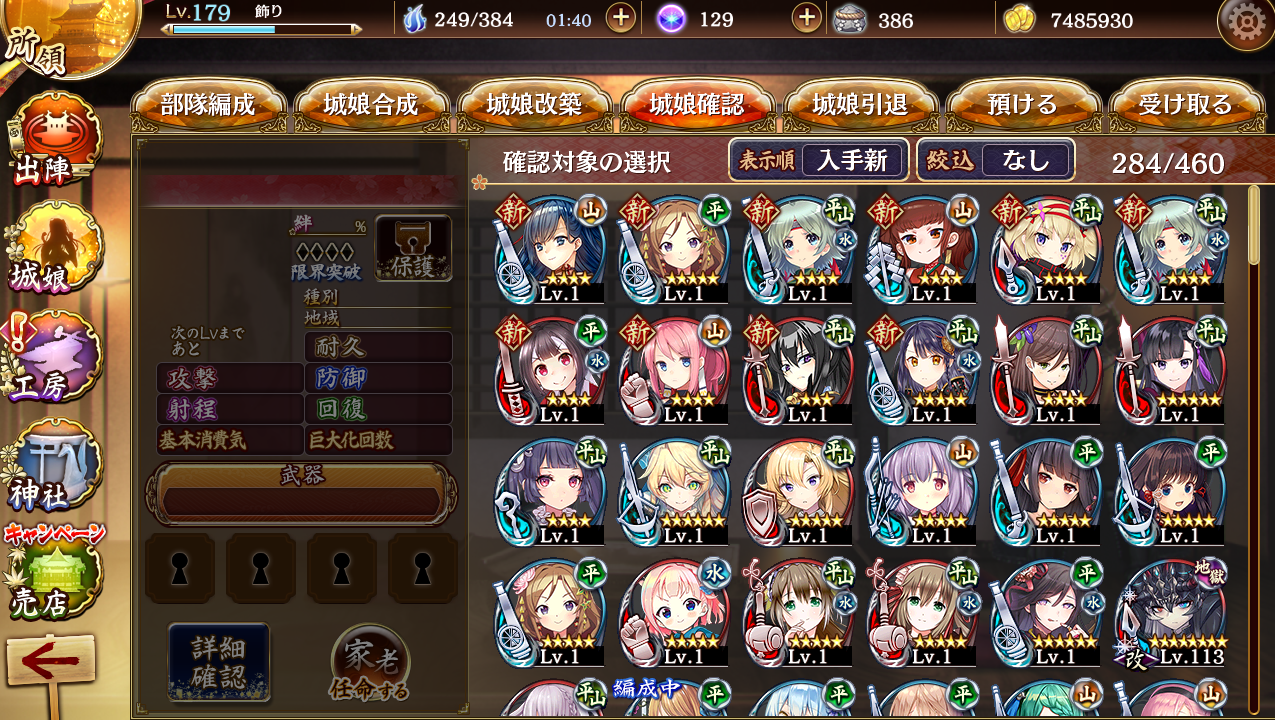Switch to the 預ける tab
The width and height of the screenshot is (1275, 720).
coord(1022,105)
